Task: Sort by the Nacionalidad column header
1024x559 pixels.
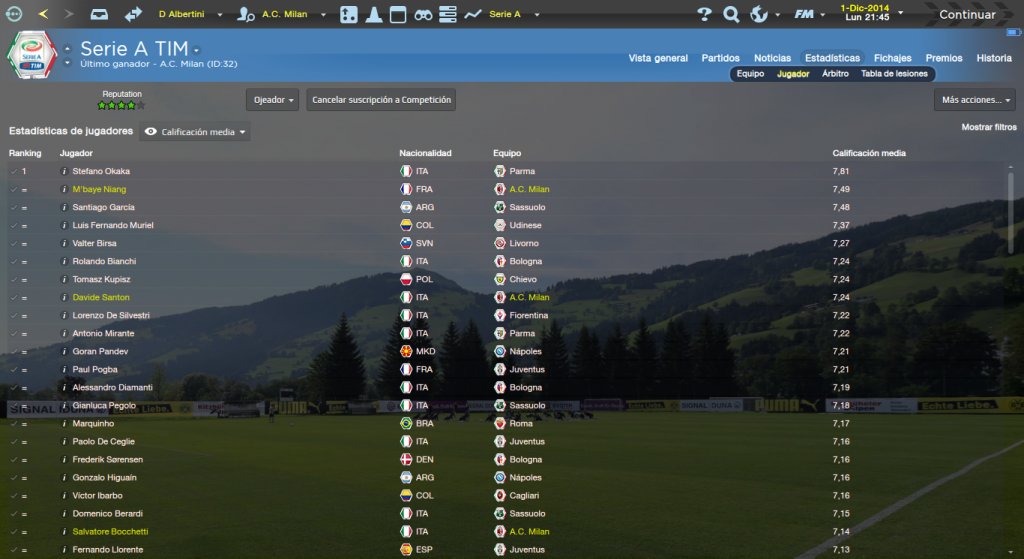Action: [425, 153]
